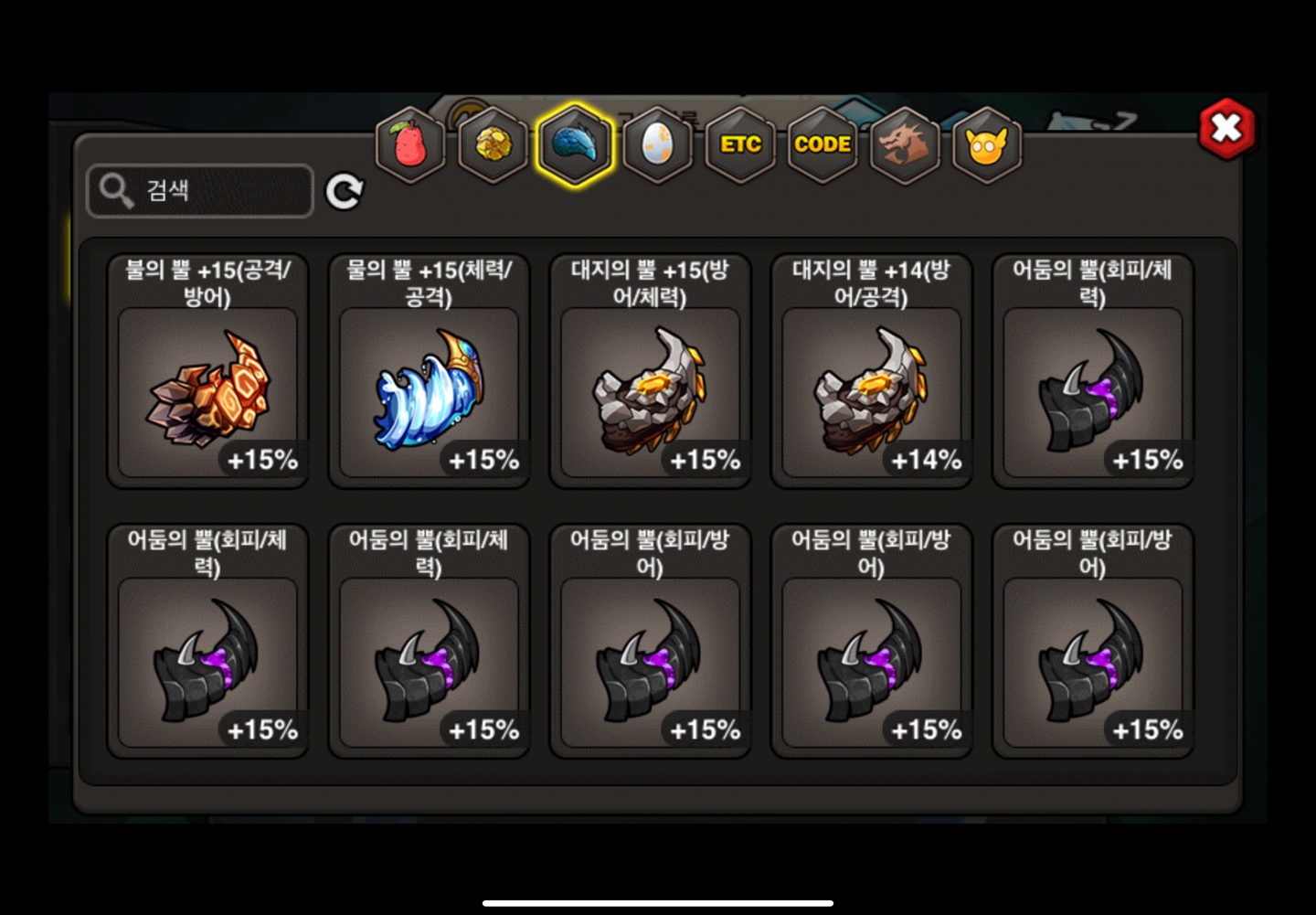Choose the yellow horned mask tab
Image resolution: width=1316 pixels, height=915 pixels.
tap(986, 144)
